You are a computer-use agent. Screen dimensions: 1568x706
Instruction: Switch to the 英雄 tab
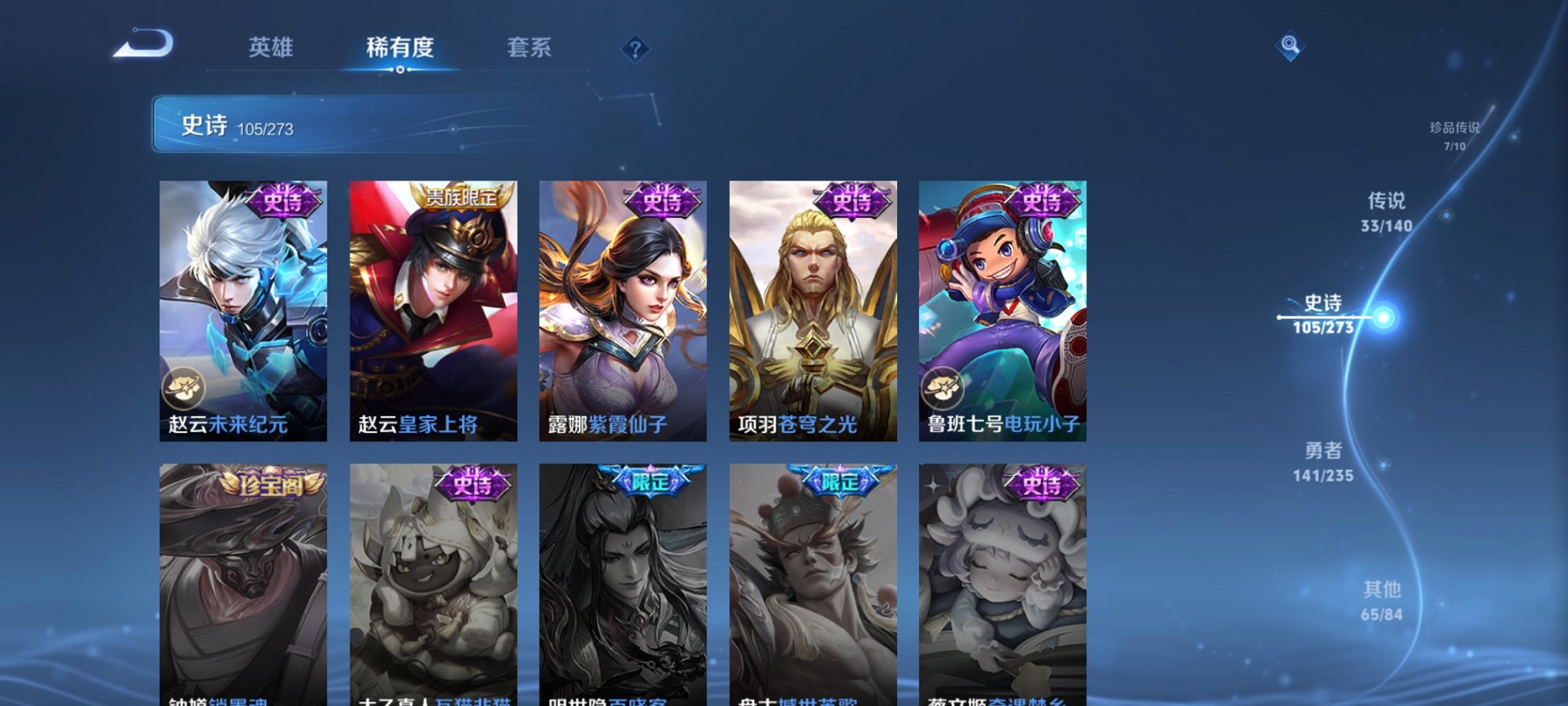pos(269,48)
